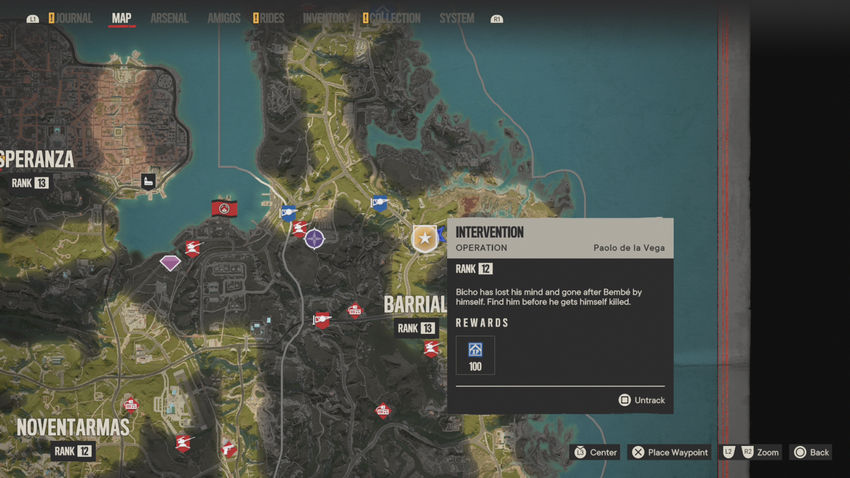Switch to the Arsenal tab
The height and width of the screenshot is (478, 850).
pos(169,18)
